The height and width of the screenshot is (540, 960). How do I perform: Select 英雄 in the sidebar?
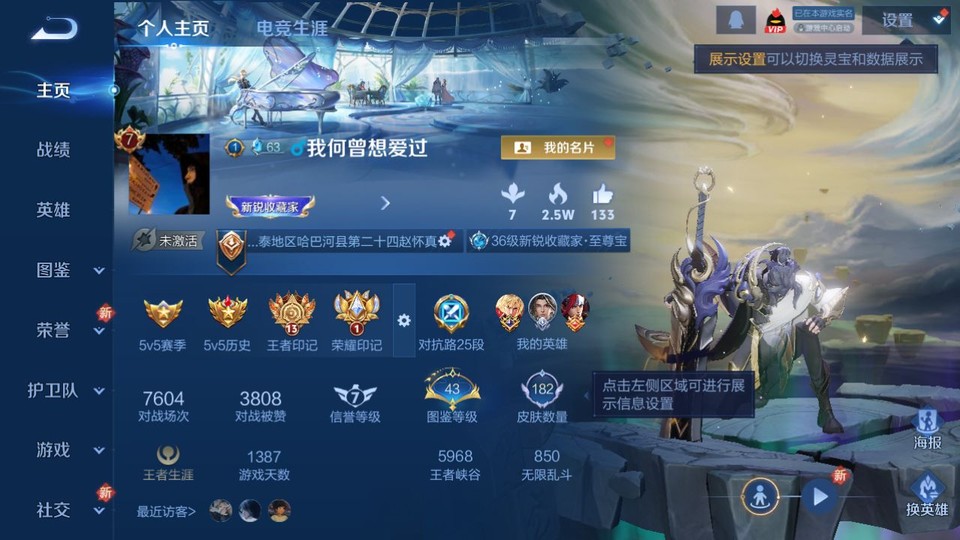53,210
